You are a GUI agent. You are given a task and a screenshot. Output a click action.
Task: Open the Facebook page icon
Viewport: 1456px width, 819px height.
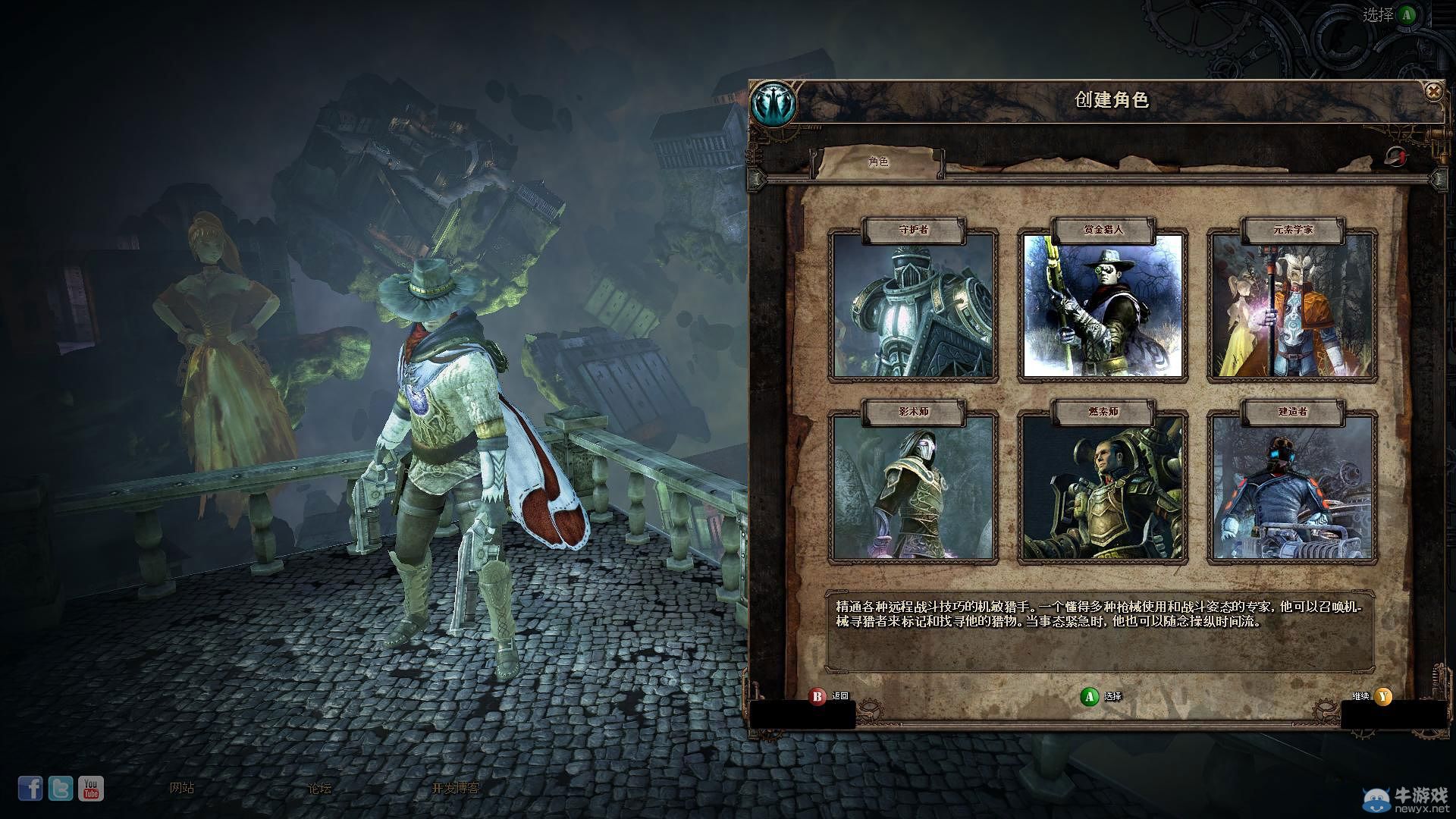point(30,789)
